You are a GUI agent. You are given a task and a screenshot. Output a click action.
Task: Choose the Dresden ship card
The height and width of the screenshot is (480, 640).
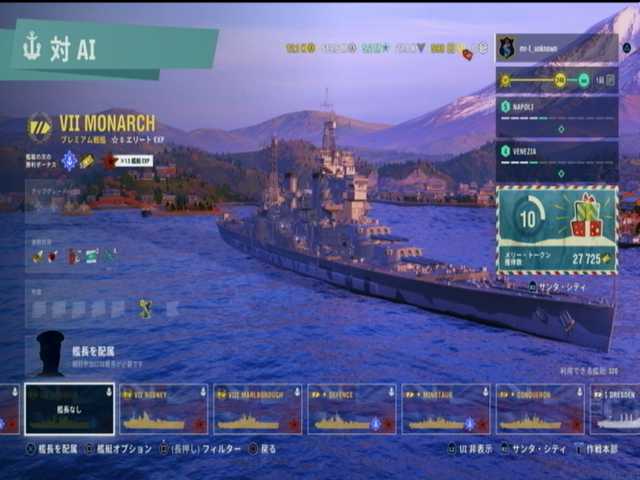(616, 410)
